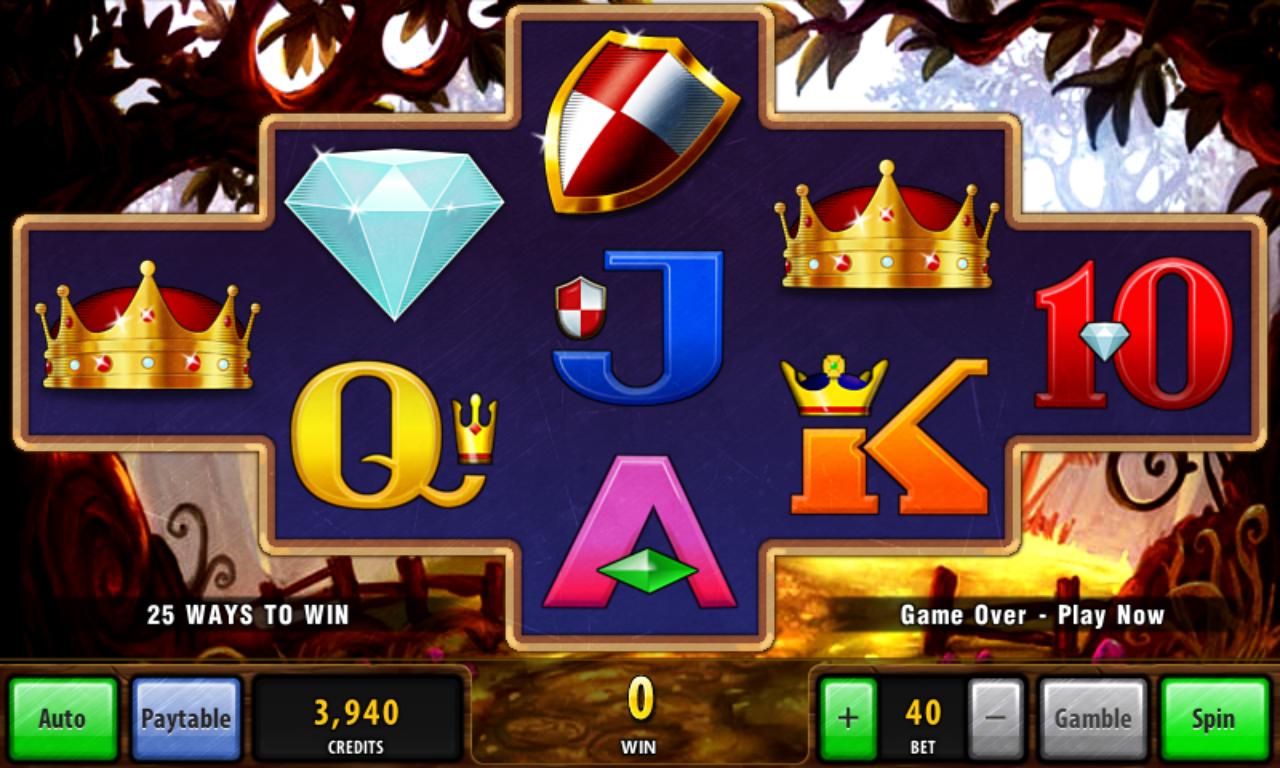Open the Gamble feature

point(1094,717)
